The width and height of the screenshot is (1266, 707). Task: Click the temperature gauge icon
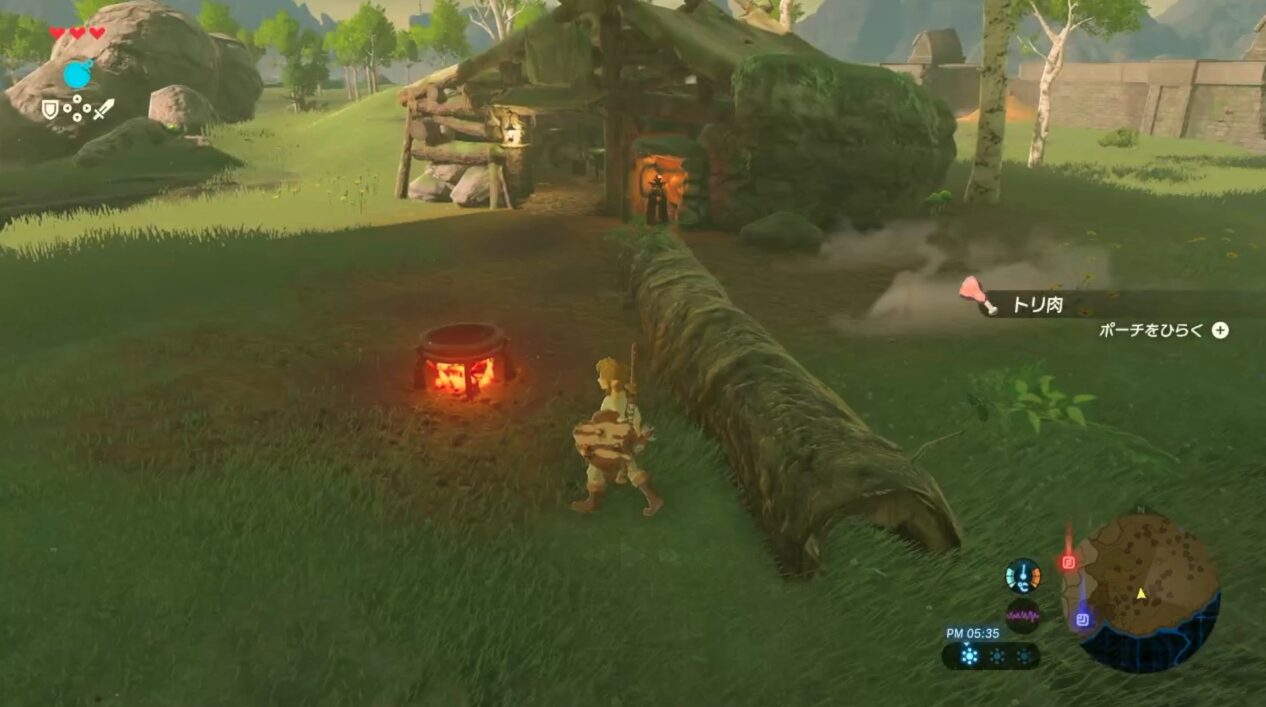[1023, 576]
